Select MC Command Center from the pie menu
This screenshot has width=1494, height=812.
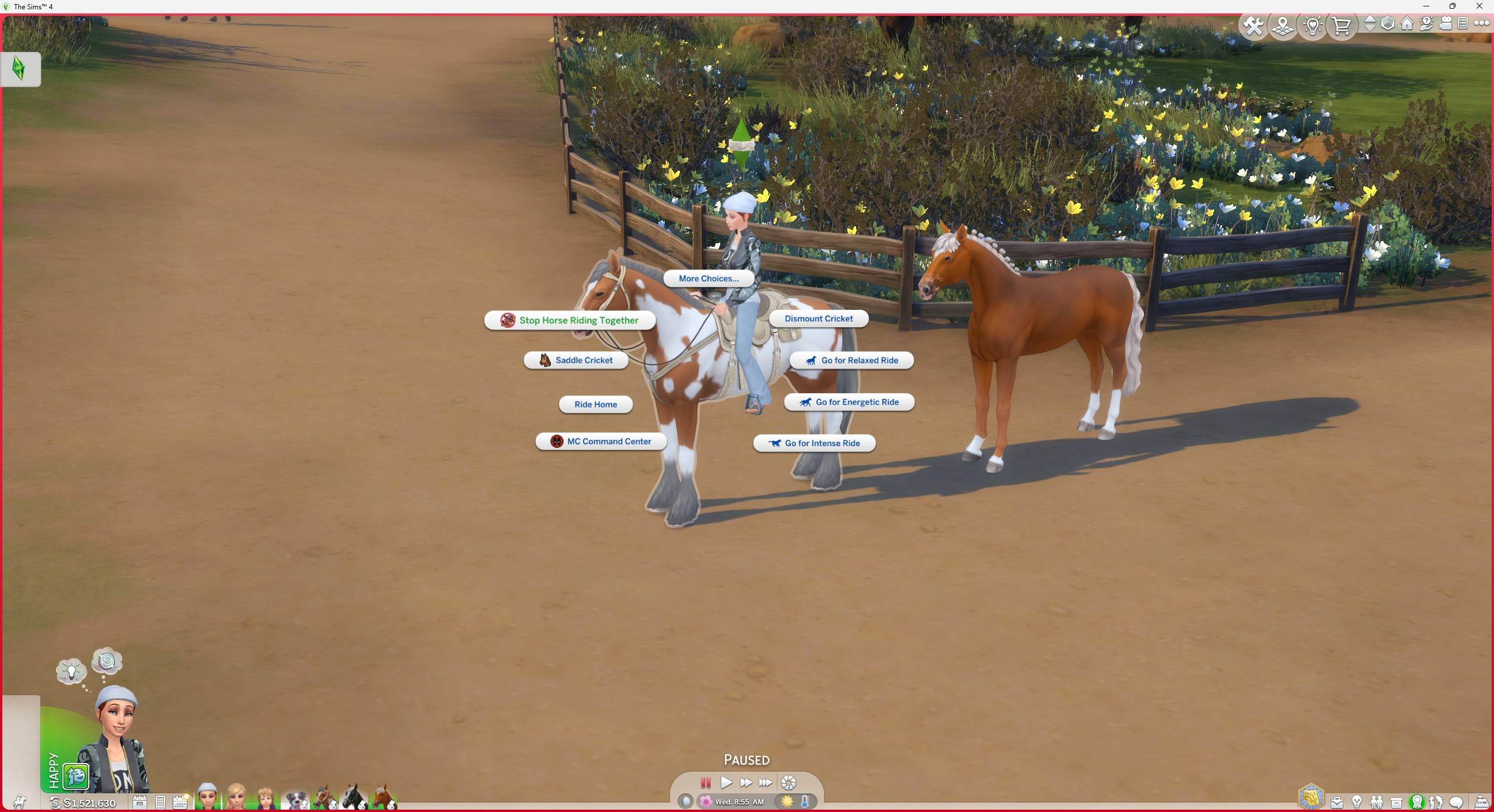tap(601, 441)
